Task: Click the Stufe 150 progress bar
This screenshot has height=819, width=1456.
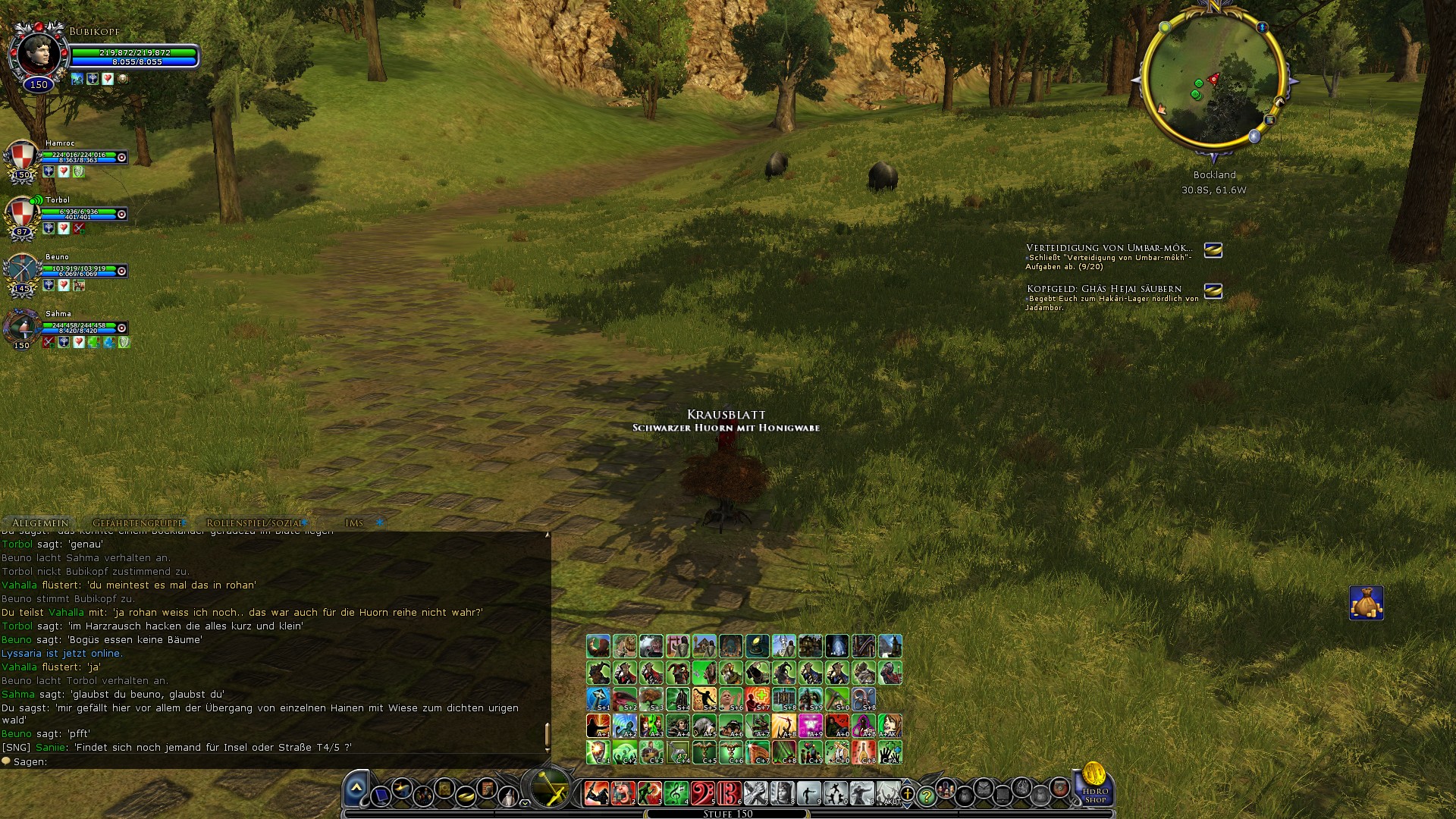Action: tap(727, 813)
